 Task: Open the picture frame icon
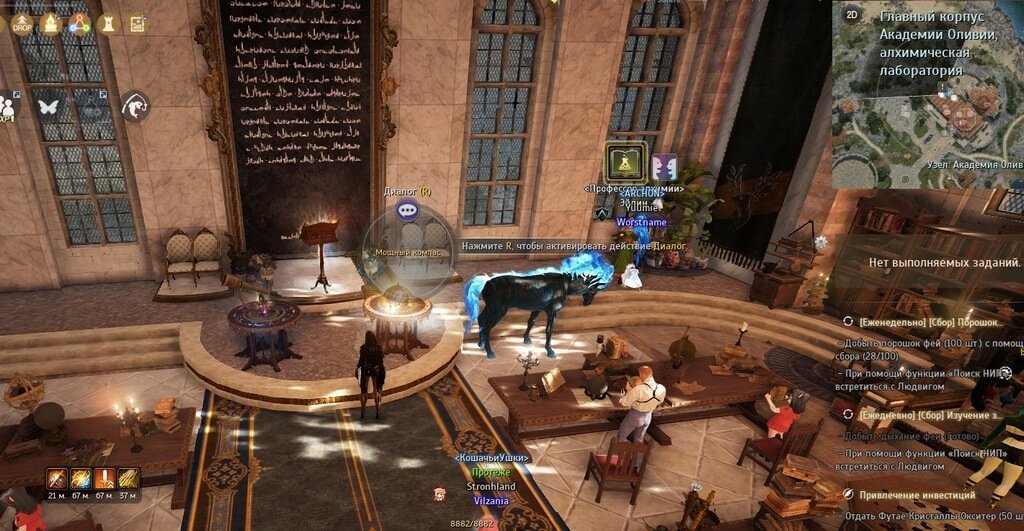[x=138, y=23]
